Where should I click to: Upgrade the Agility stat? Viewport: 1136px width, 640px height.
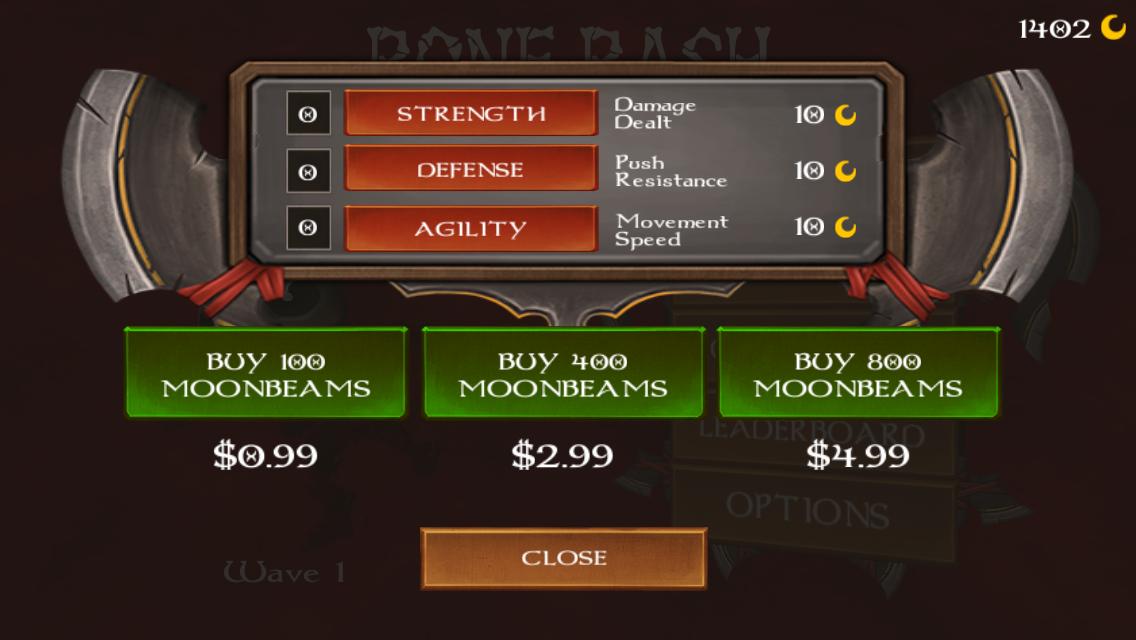coord(471,228)
